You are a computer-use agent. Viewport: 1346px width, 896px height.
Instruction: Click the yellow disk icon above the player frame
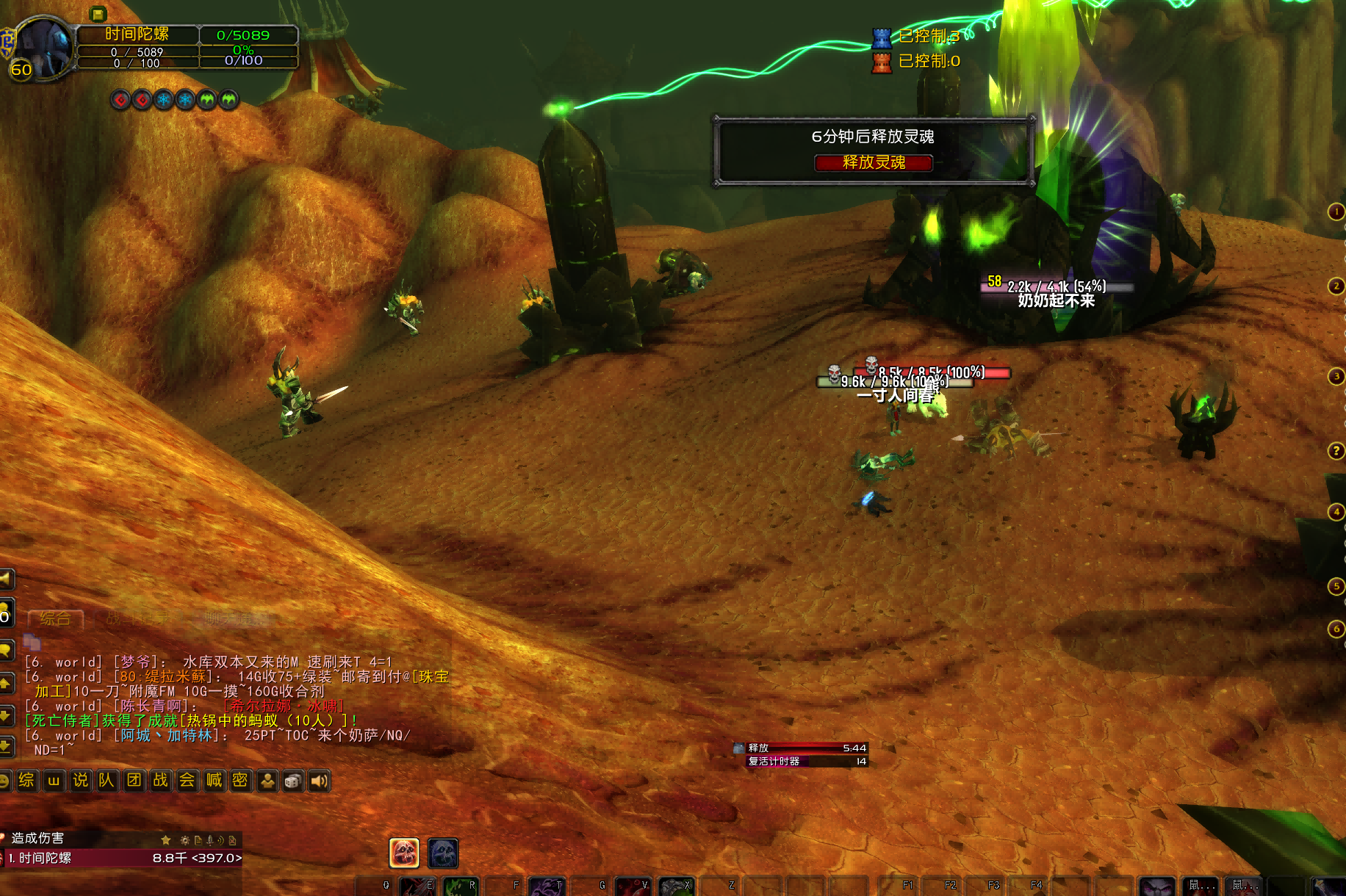(98, 13)
